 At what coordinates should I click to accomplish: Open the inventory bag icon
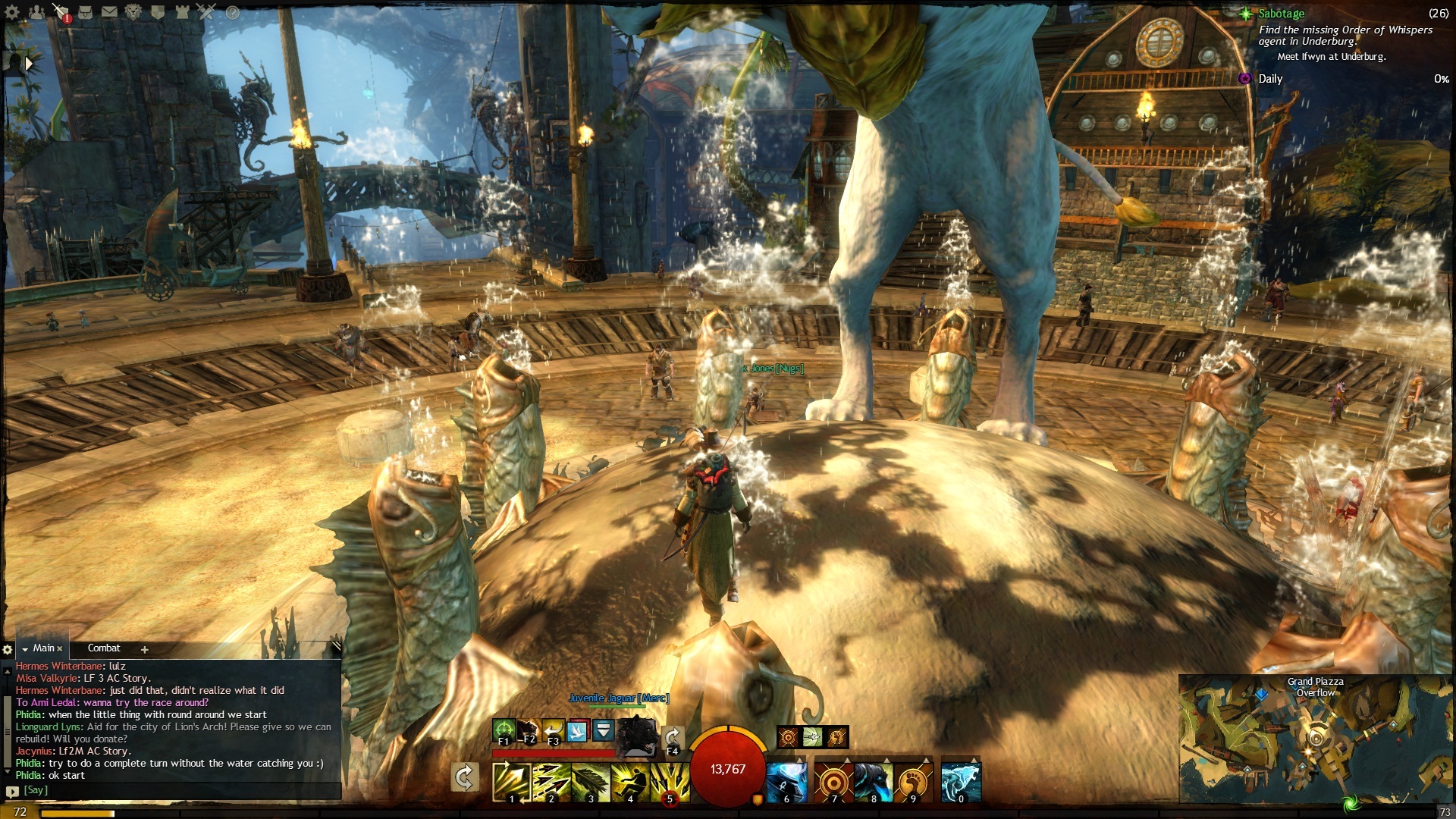[86, 12]
